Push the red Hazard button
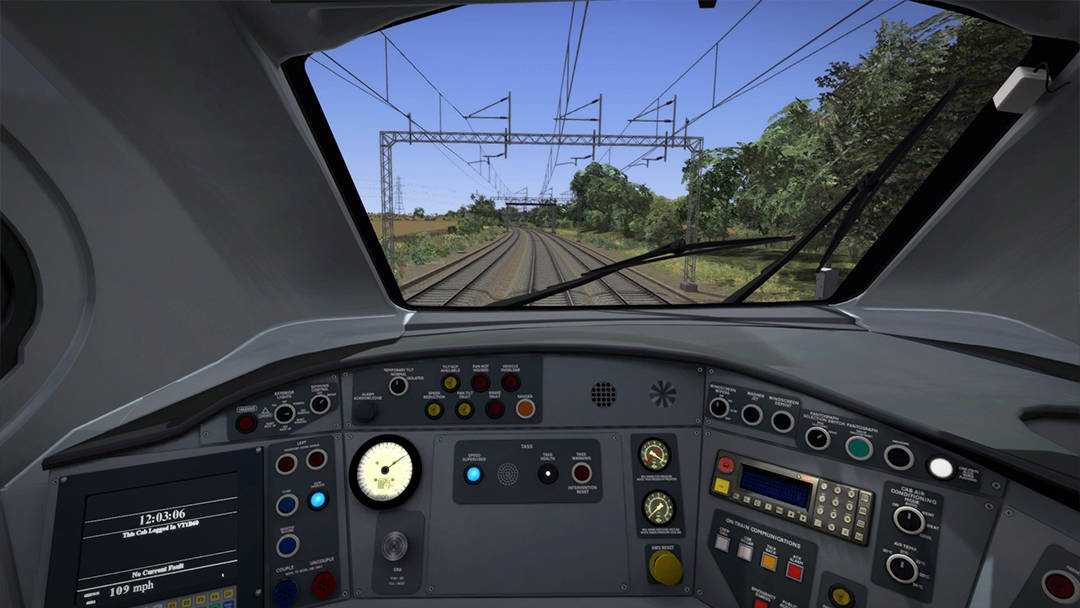The image size is (1080, 608). coord(246,422)
